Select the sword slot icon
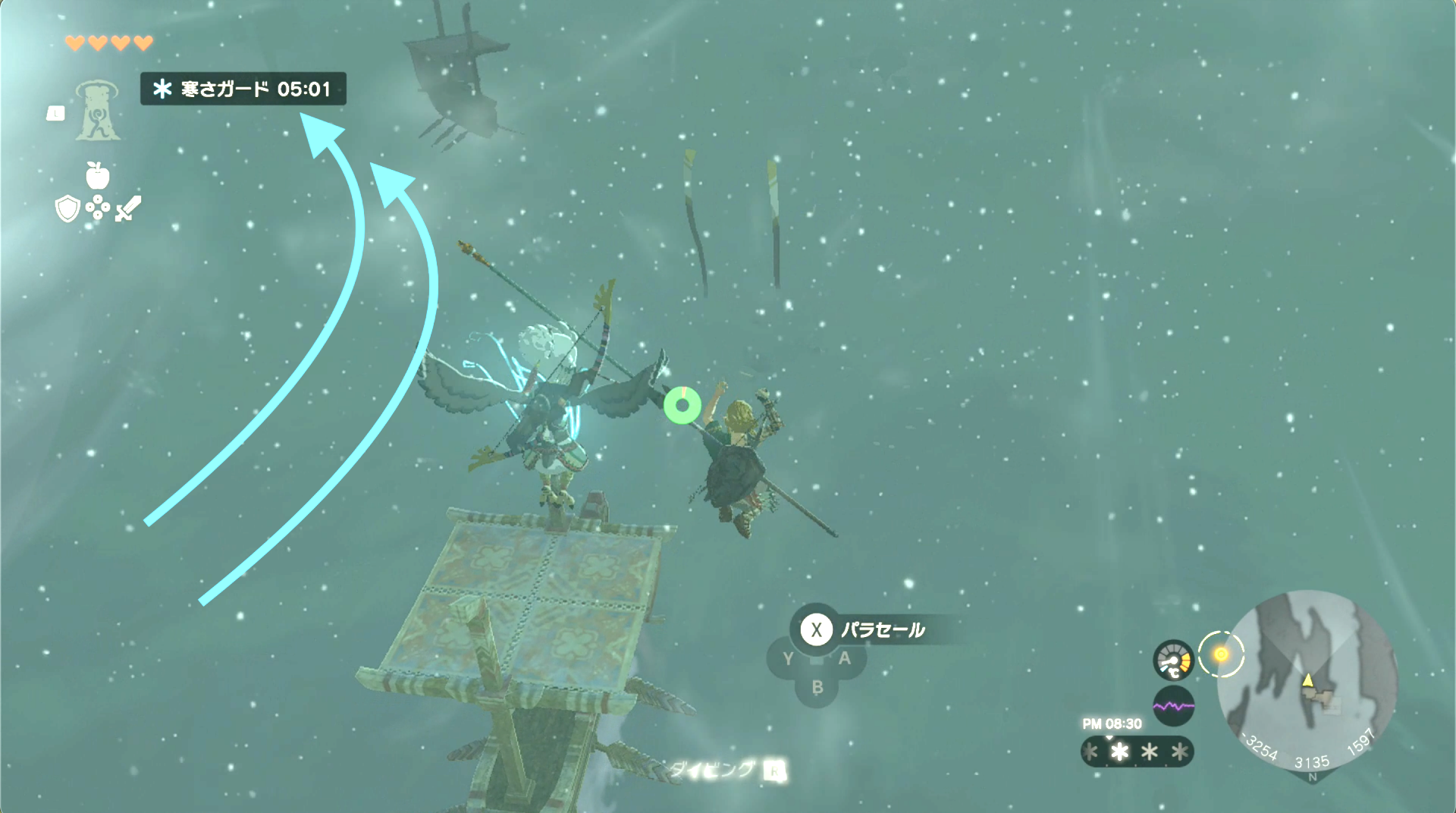 tap(127, 210)
